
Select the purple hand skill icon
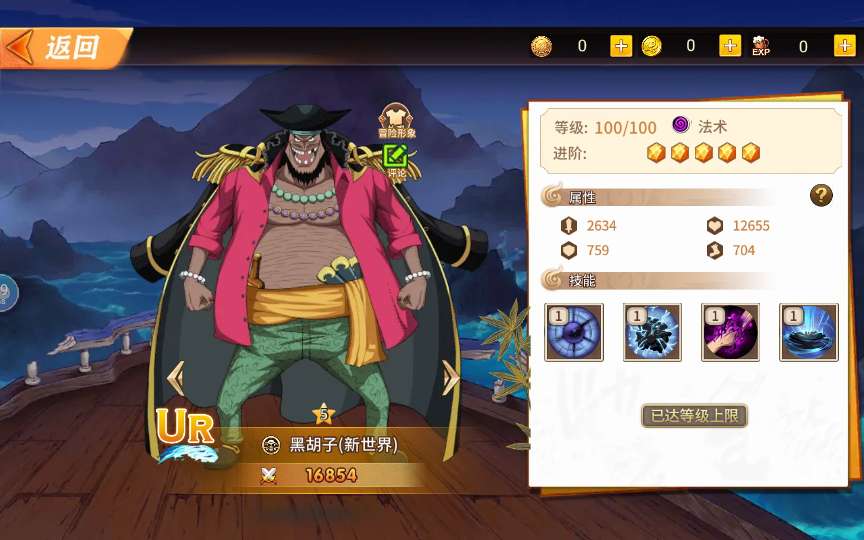(x=730, y=332)
